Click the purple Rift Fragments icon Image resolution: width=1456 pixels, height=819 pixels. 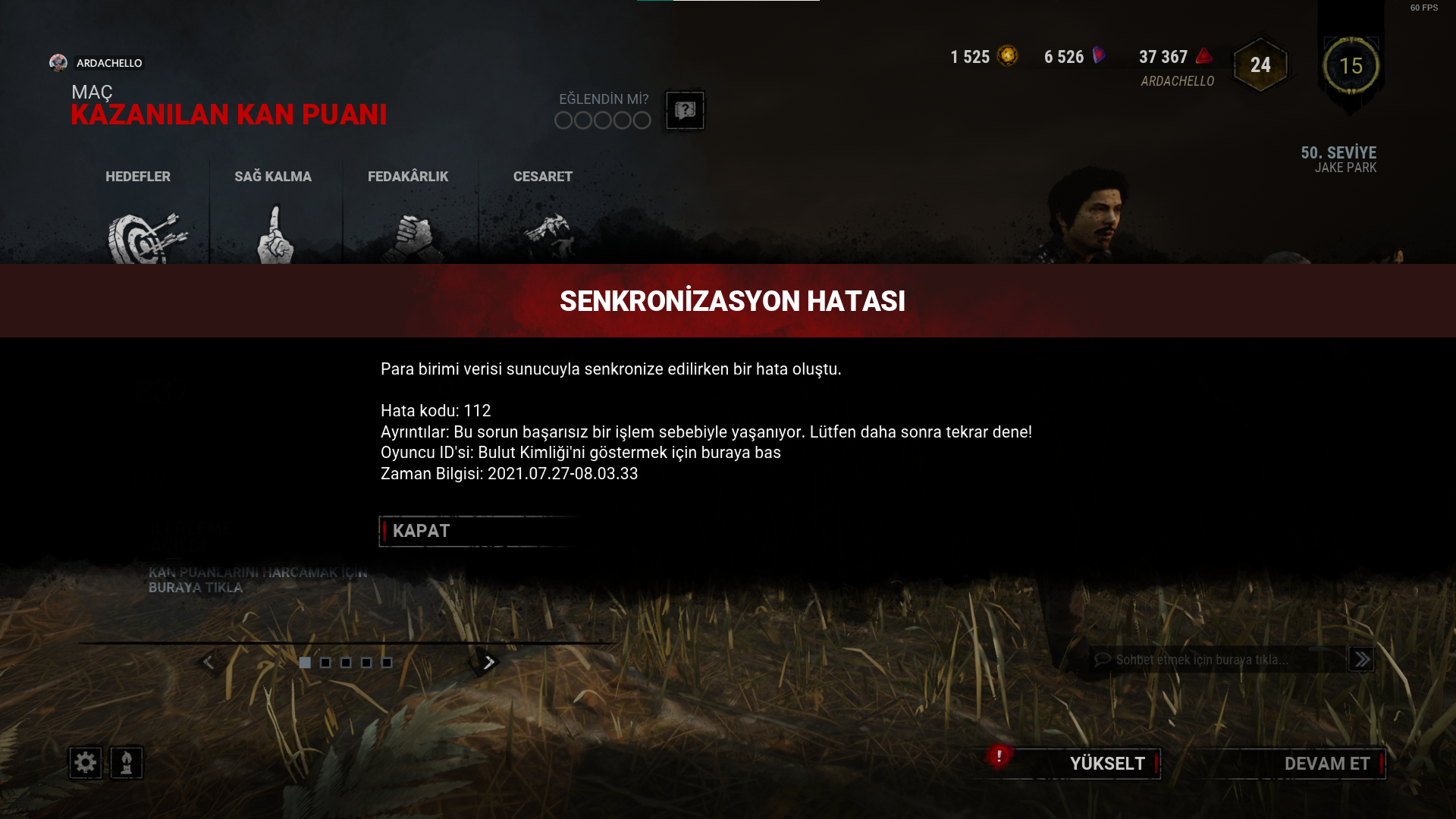coord(1097,55)
